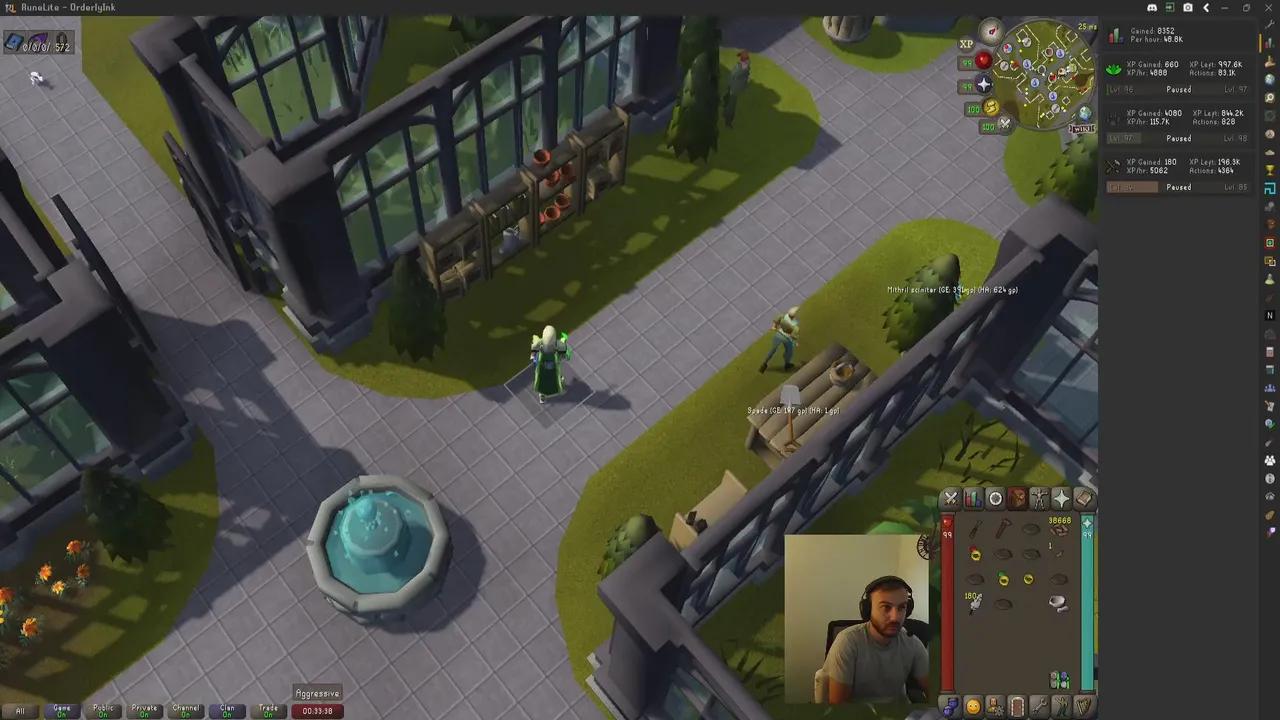Open the Skills tab in the game panel
This screenshot has height=720, width=1280.
pyautogui.click(x=972, y=498)
